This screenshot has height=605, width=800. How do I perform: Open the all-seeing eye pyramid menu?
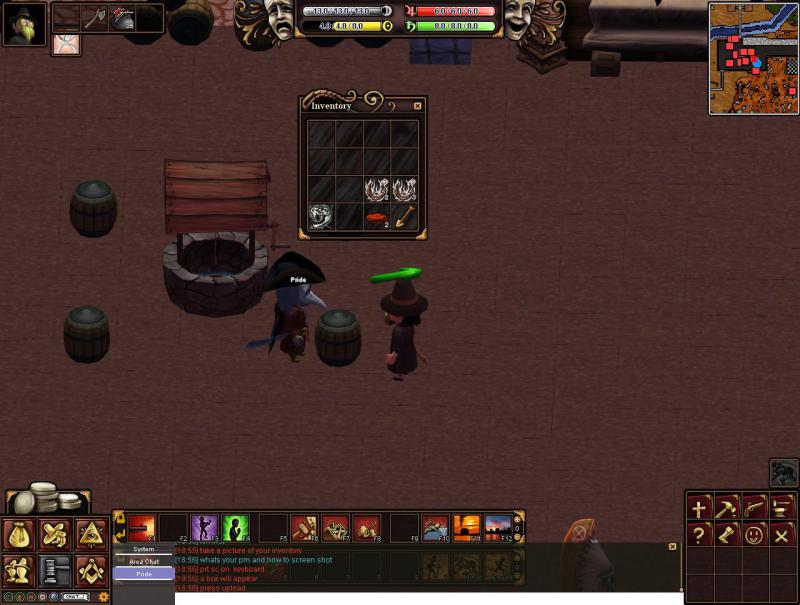(91, 535)
